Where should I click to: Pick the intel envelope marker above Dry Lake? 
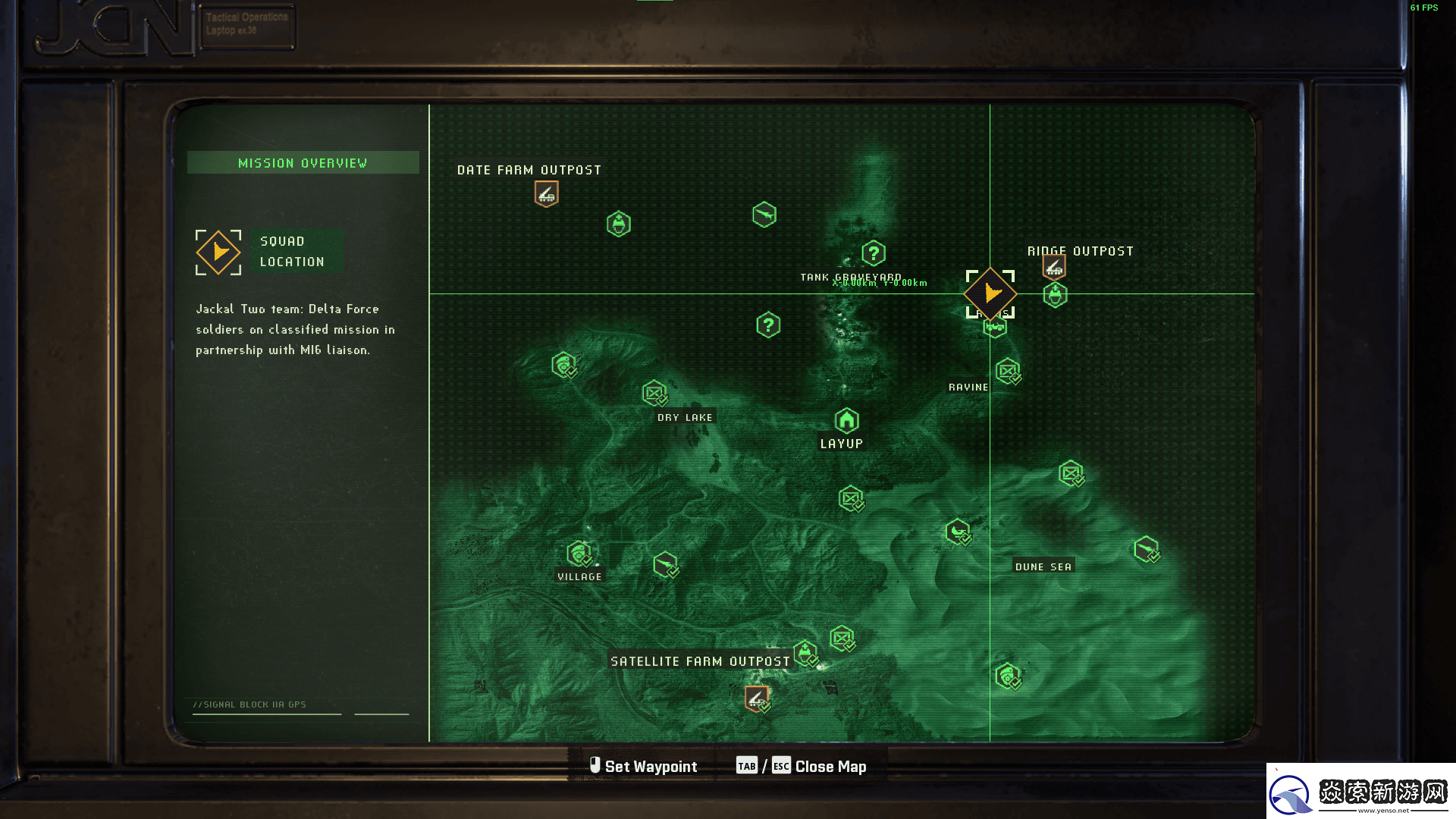point(654,393)
